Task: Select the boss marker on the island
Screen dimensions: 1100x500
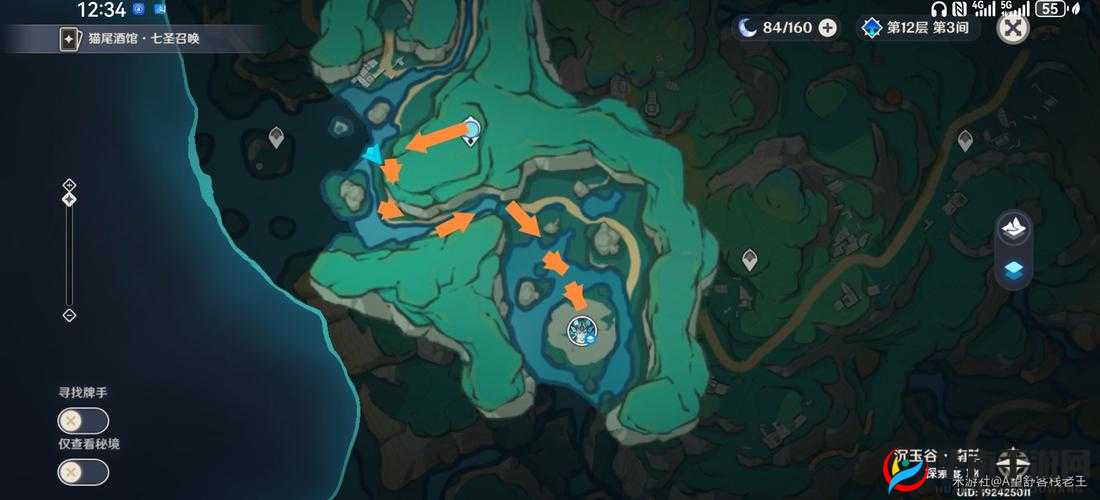Action: 581,329
